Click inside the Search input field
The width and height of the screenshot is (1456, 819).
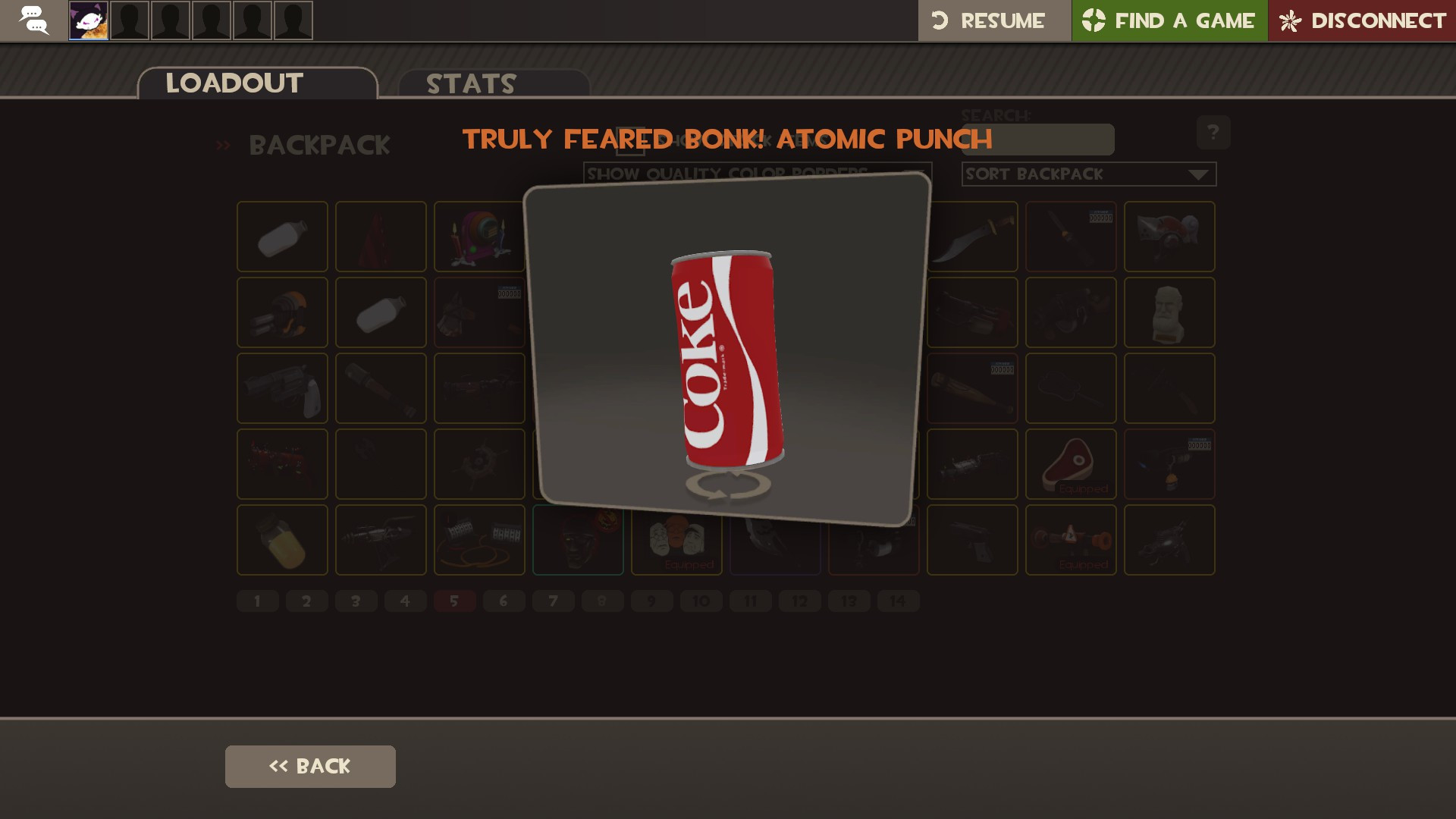1037,140
